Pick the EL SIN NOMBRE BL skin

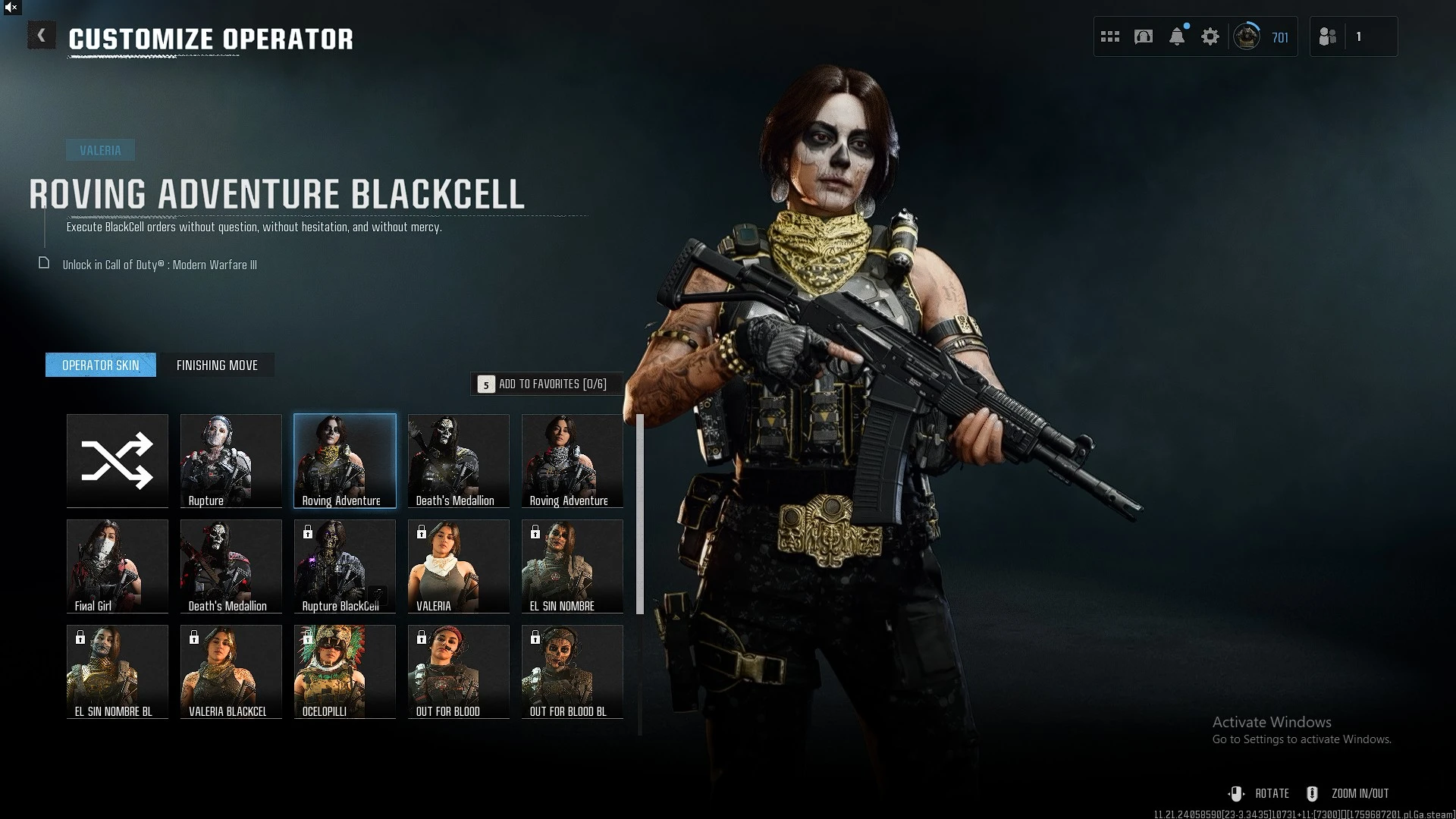pyautogui.click(x=118, y=671)
